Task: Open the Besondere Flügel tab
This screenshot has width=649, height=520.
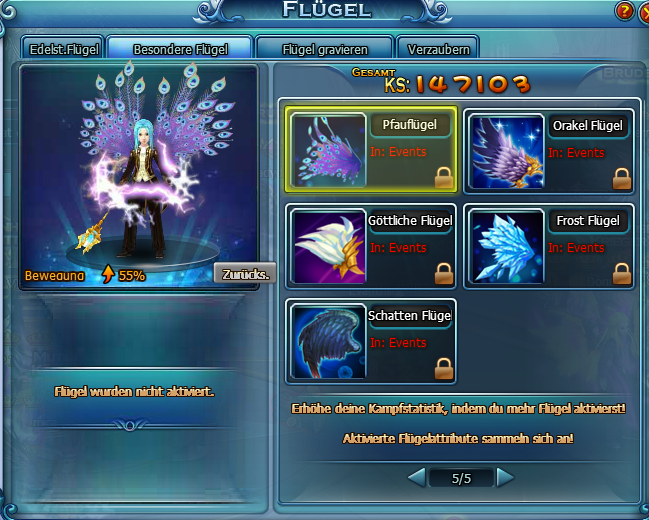Action: coord(179,48)
